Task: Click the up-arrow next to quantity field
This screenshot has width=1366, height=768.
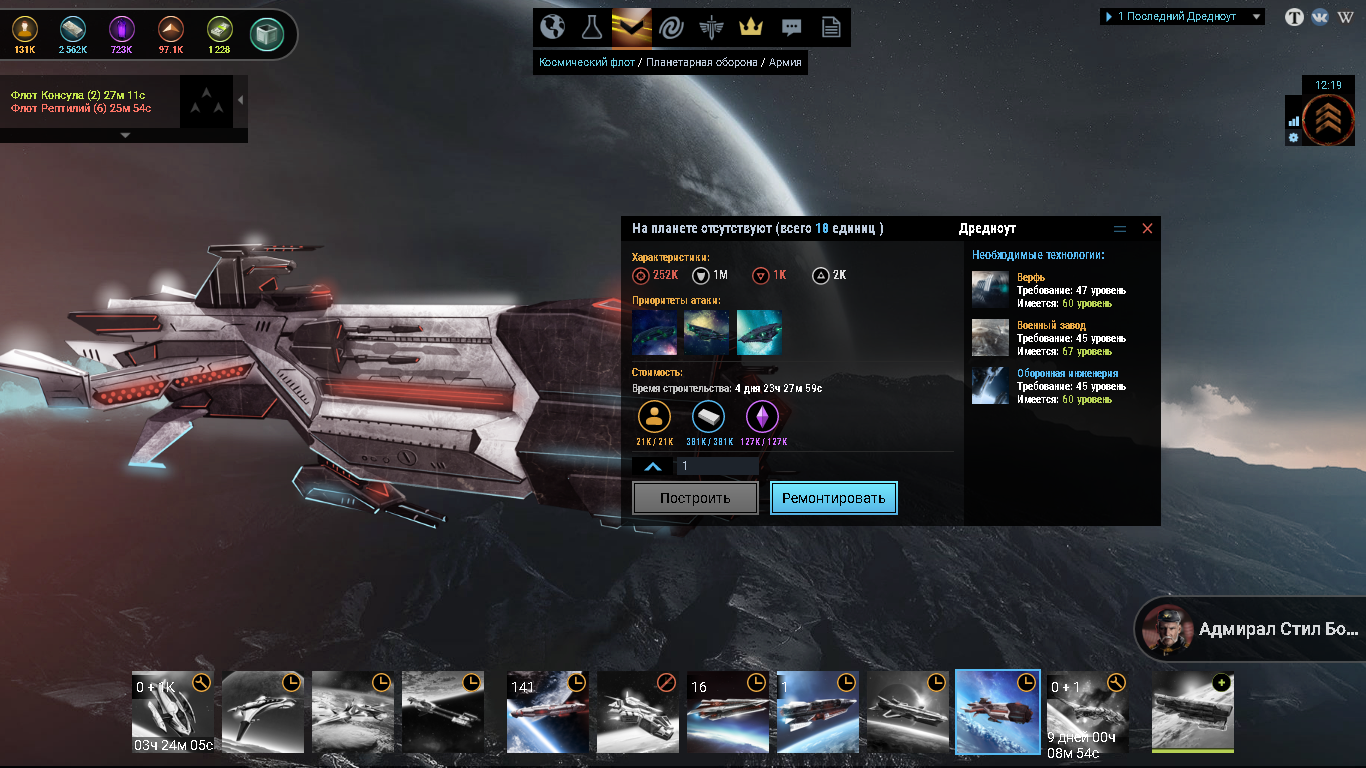Action: tap(652, 466)
